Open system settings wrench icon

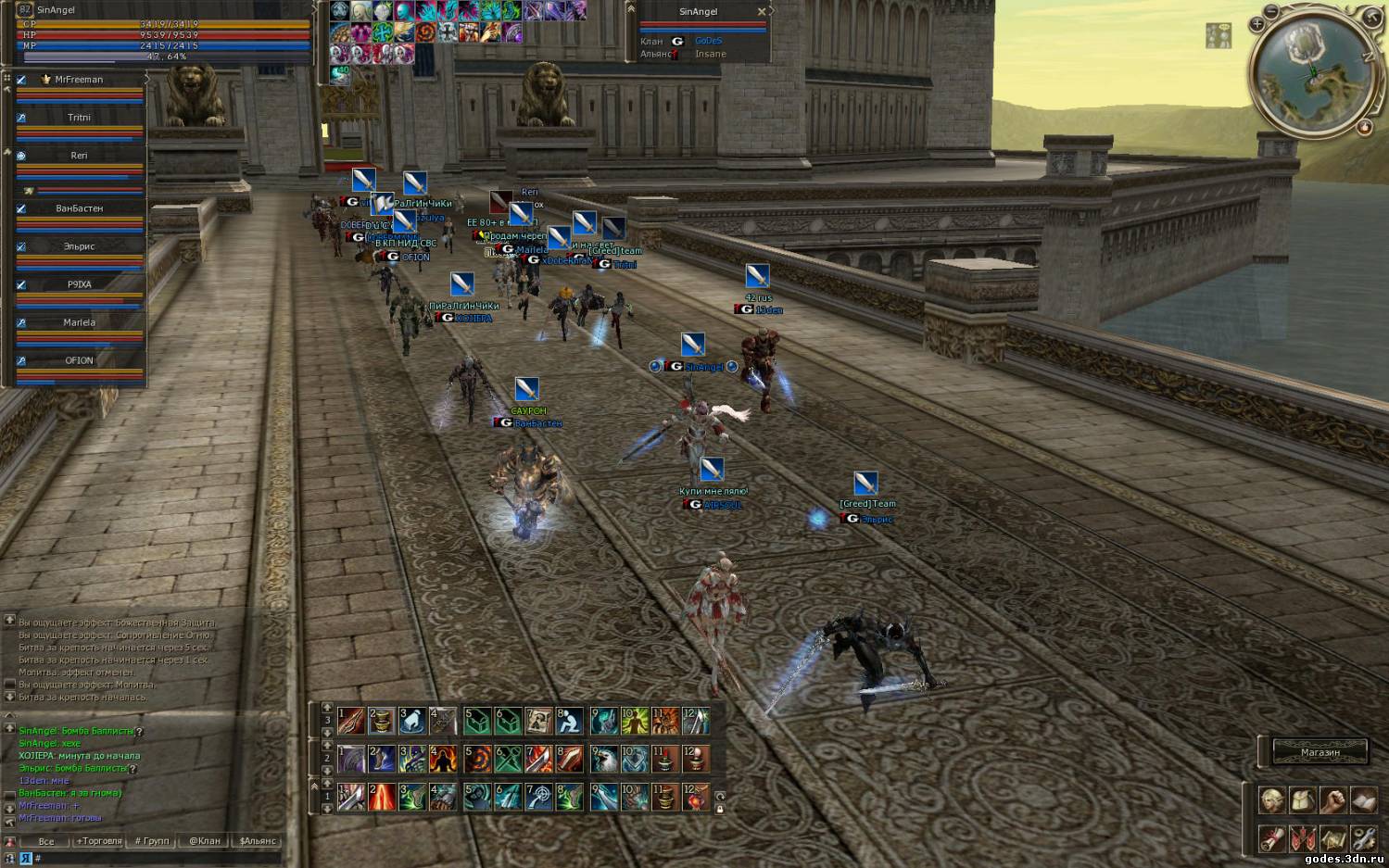pos(1363,838)
